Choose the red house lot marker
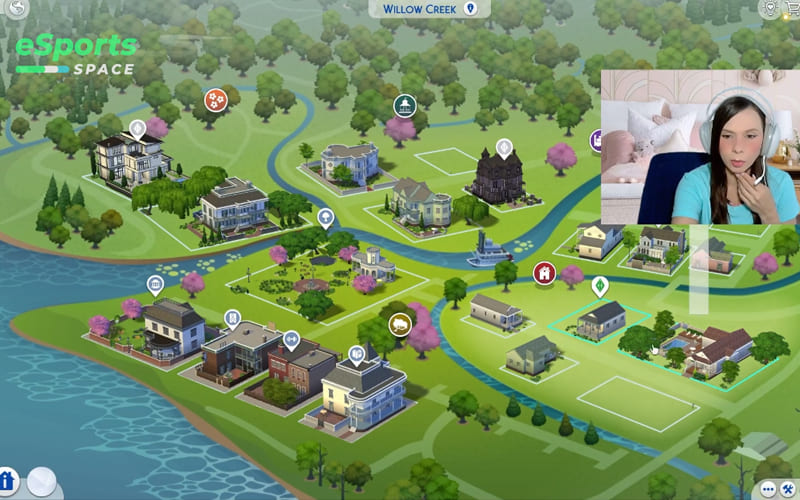Image resolution: width=800 pixels, height=500 pixels. [x=544, y=272]
